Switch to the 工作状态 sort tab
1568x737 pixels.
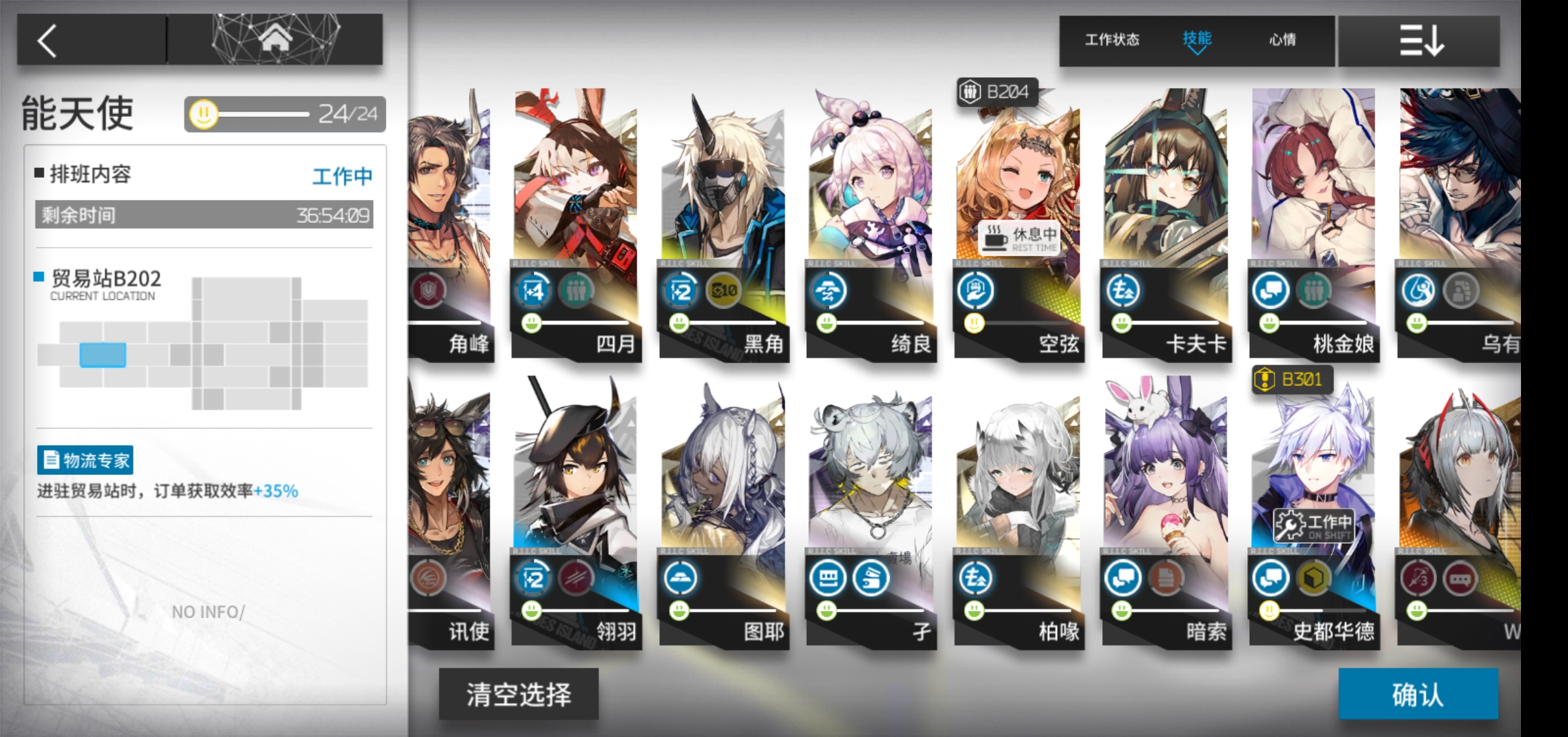(1112, 40)
